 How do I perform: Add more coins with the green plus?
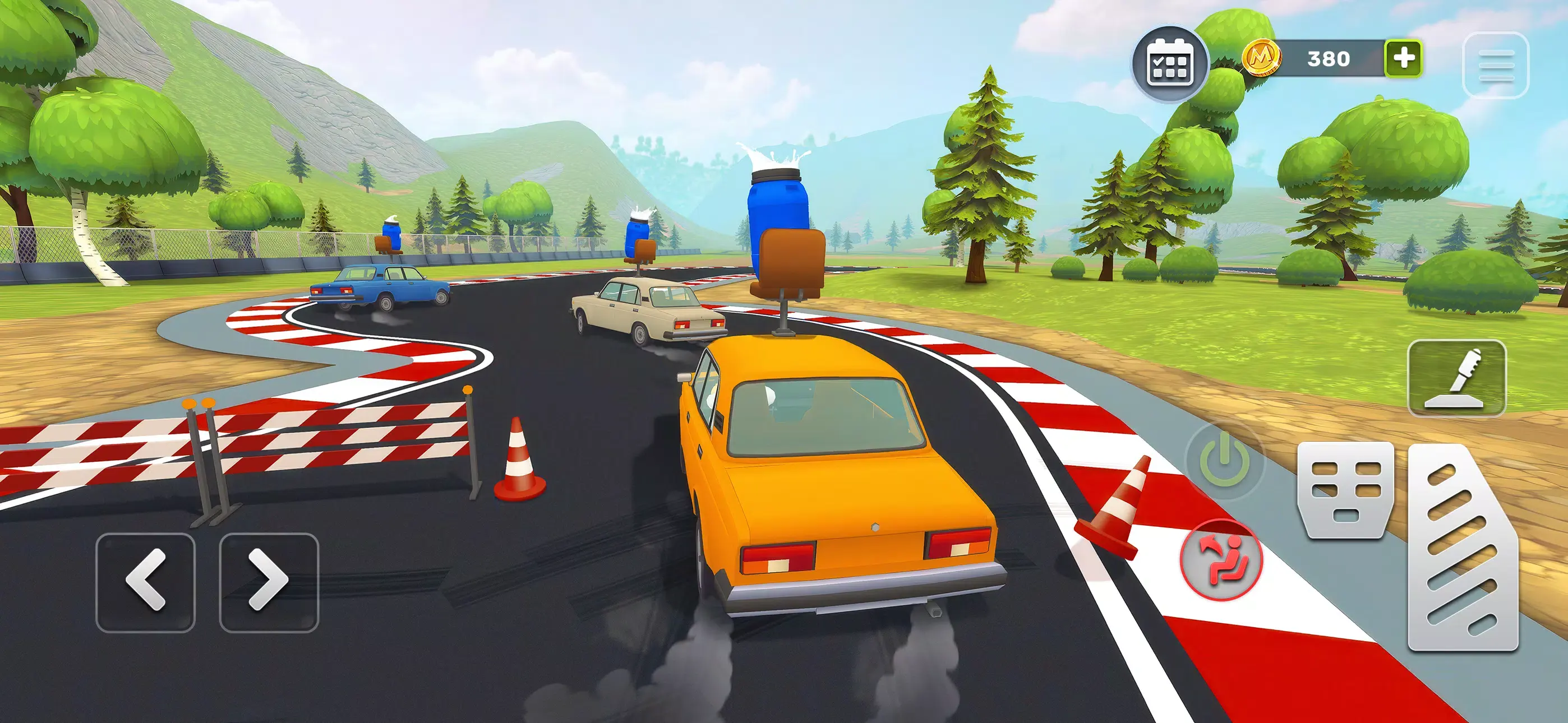click(1404, 58)
